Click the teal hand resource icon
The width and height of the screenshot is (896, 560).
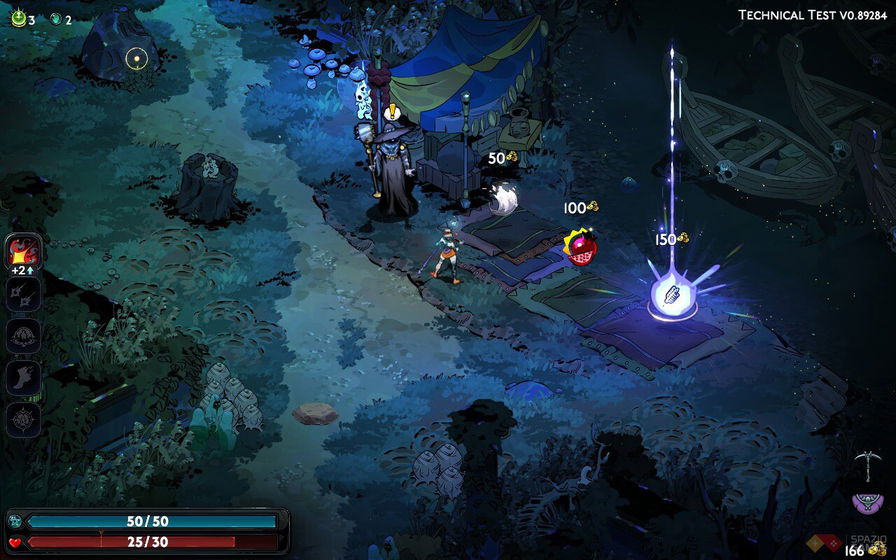[x=56, y=19]
